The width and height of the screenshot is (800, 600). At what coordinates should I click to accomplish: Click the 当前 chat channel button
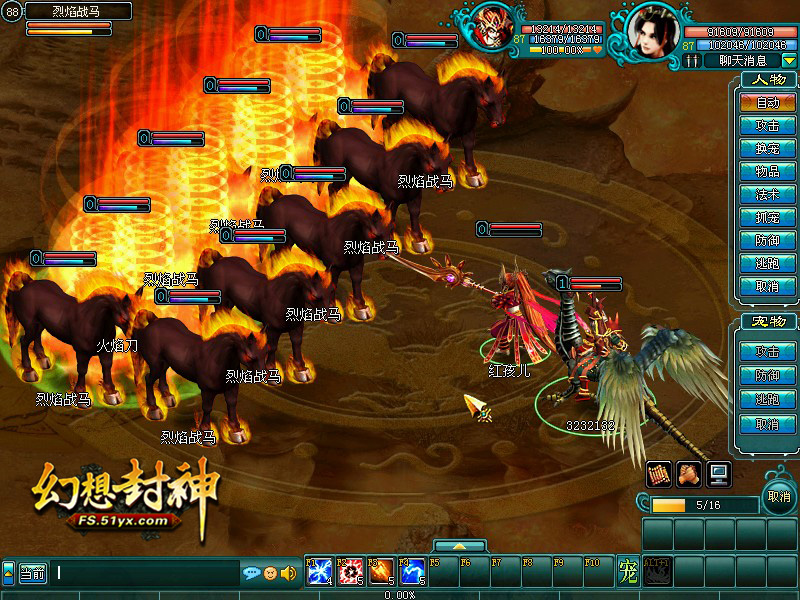tap(33, 573)
